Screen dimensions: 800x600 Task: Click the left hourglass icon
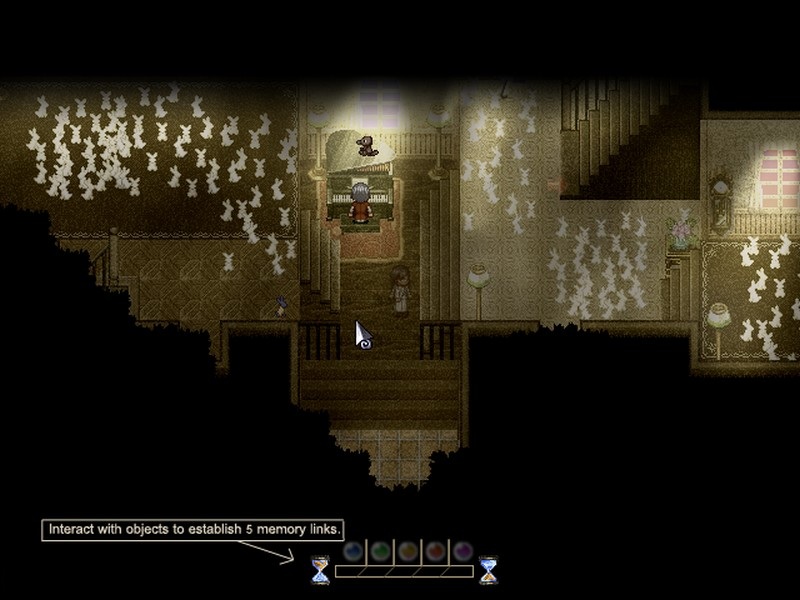pyautogui.click(x=320, y=570)
